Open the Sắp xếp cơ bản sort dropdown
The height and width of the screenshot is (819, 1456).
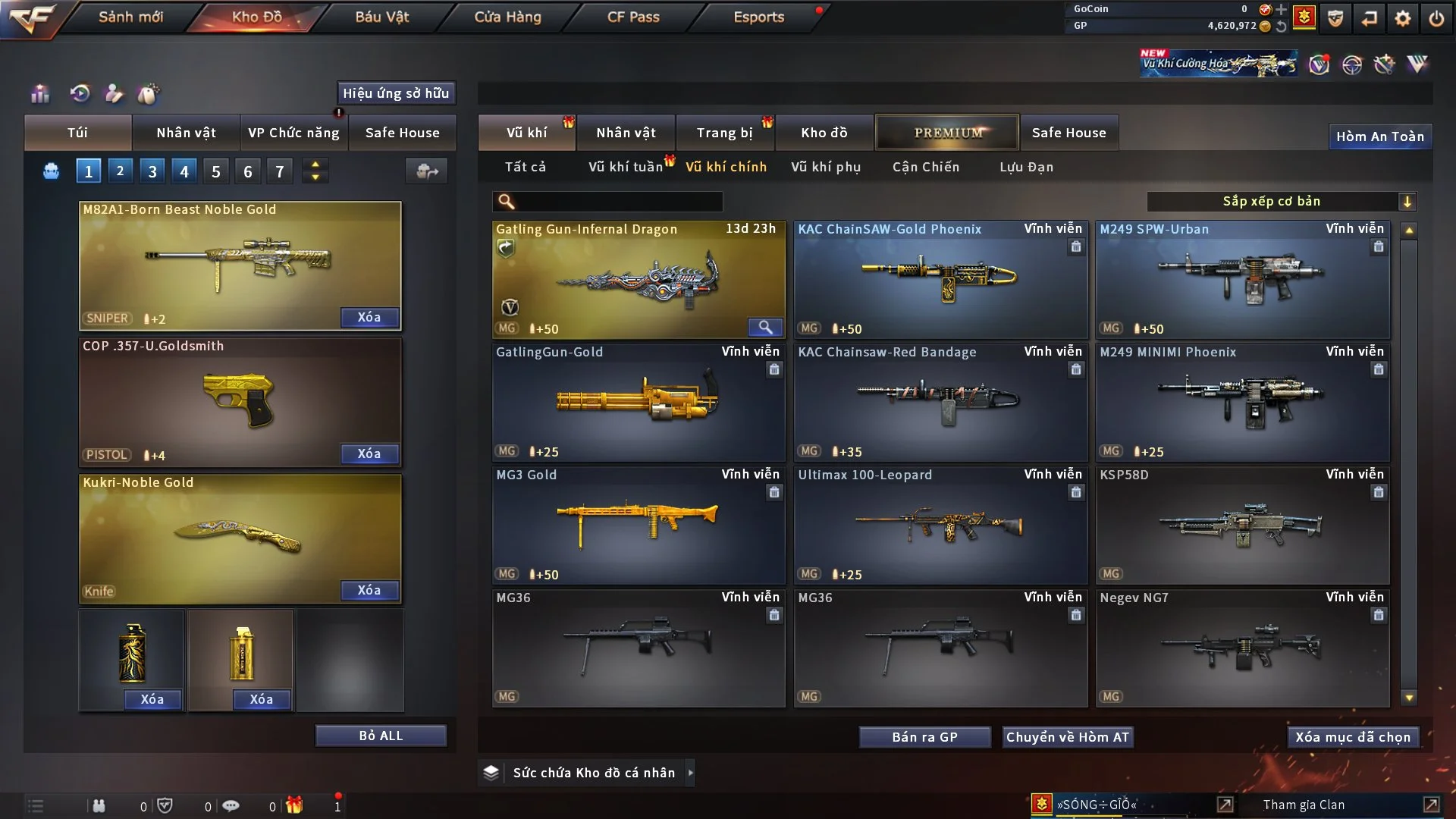click(x=1281, y=201)
